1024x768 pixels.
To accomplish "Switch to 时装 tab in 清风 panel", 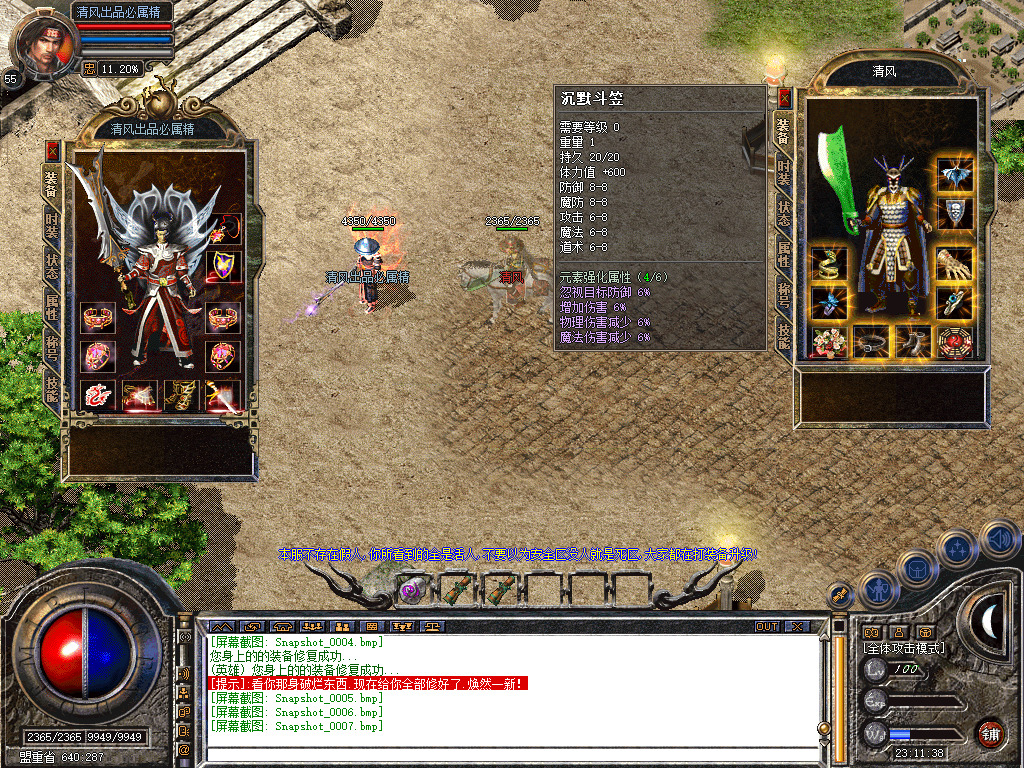I will click(x=785, y=171).
